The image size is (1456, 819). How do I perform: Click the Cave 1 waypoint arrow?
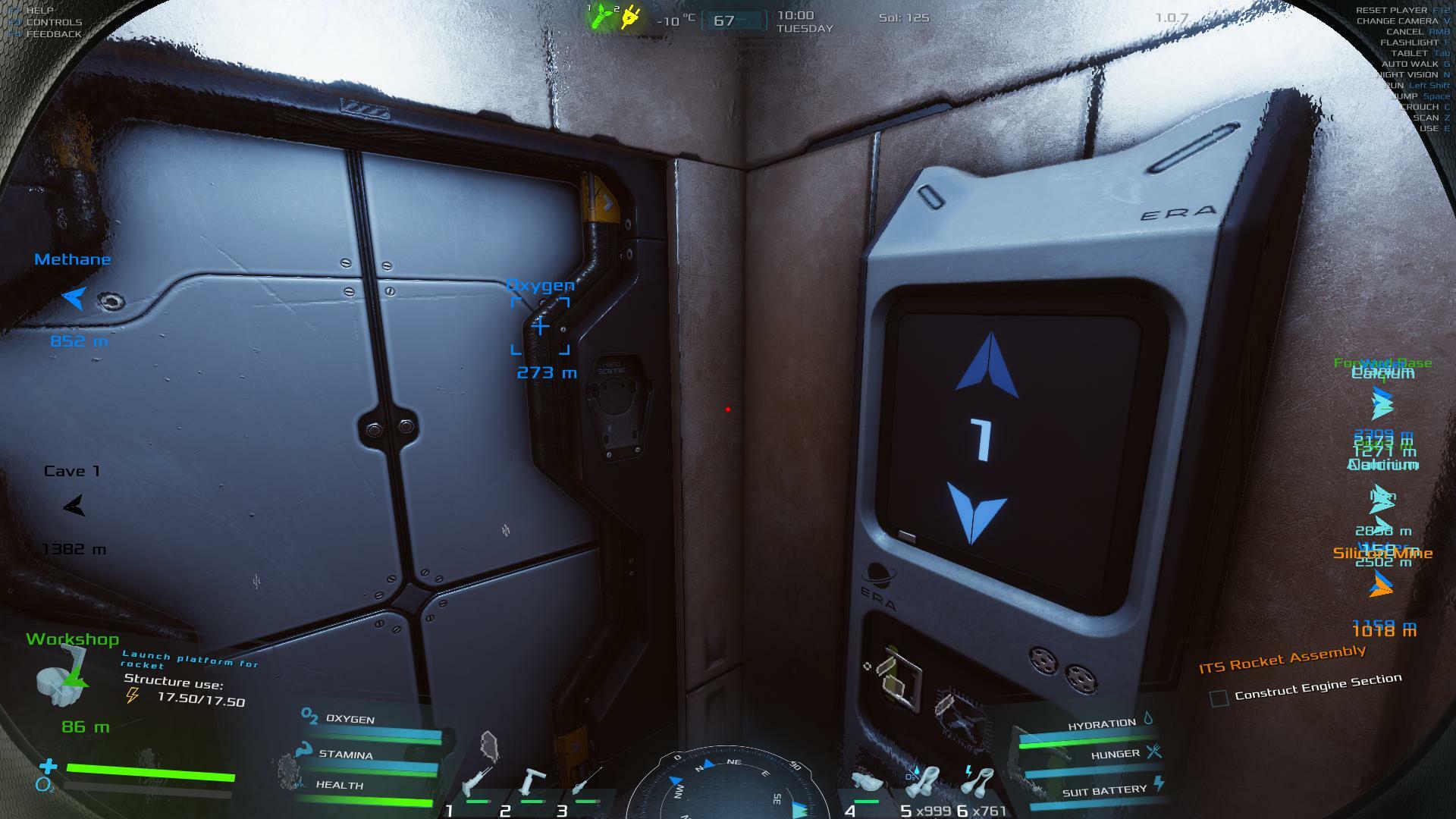click(x=74, y=506)
